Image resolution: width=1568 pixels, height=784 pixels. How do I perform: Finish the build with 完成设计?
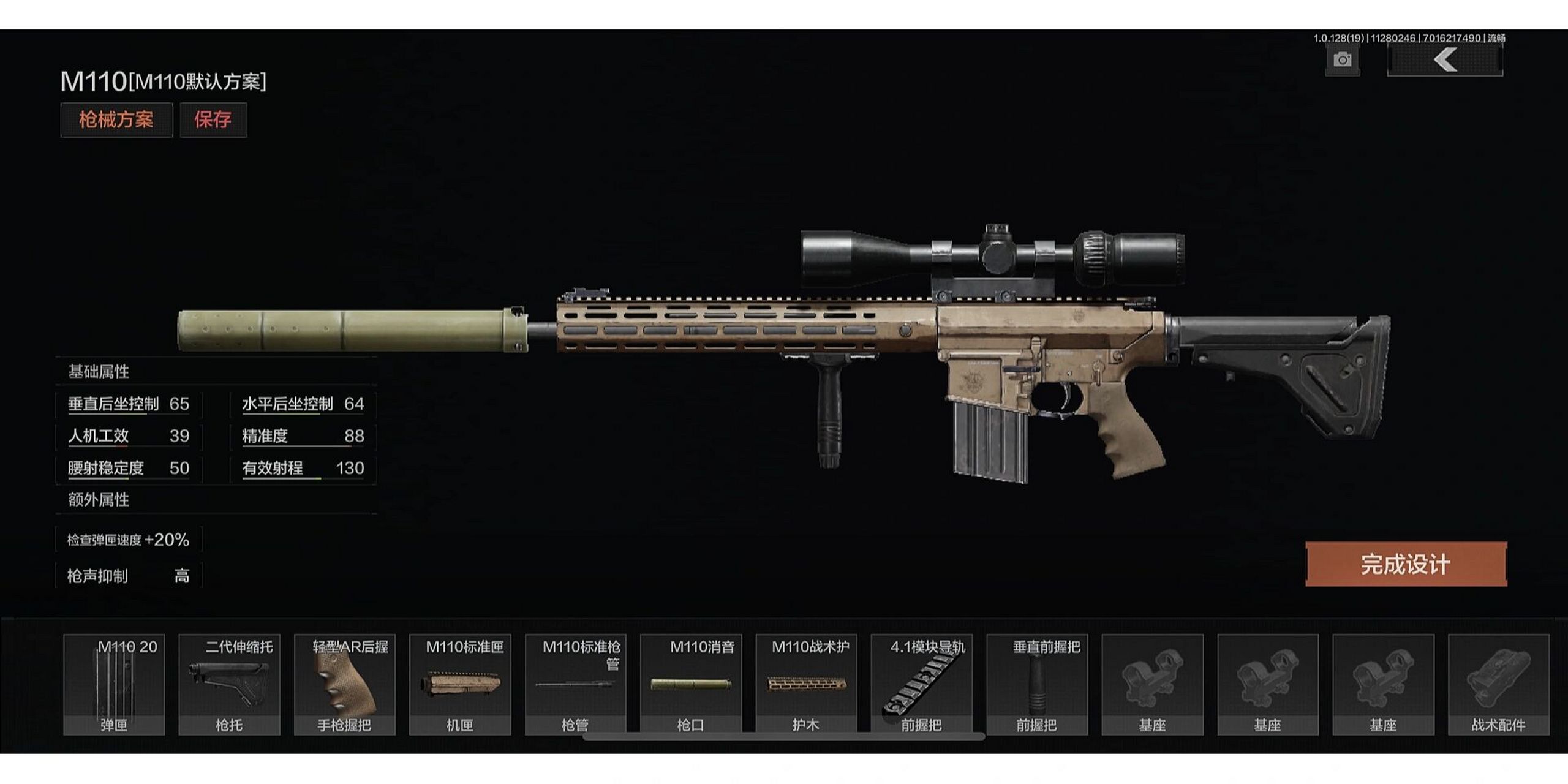[1406, 564]
